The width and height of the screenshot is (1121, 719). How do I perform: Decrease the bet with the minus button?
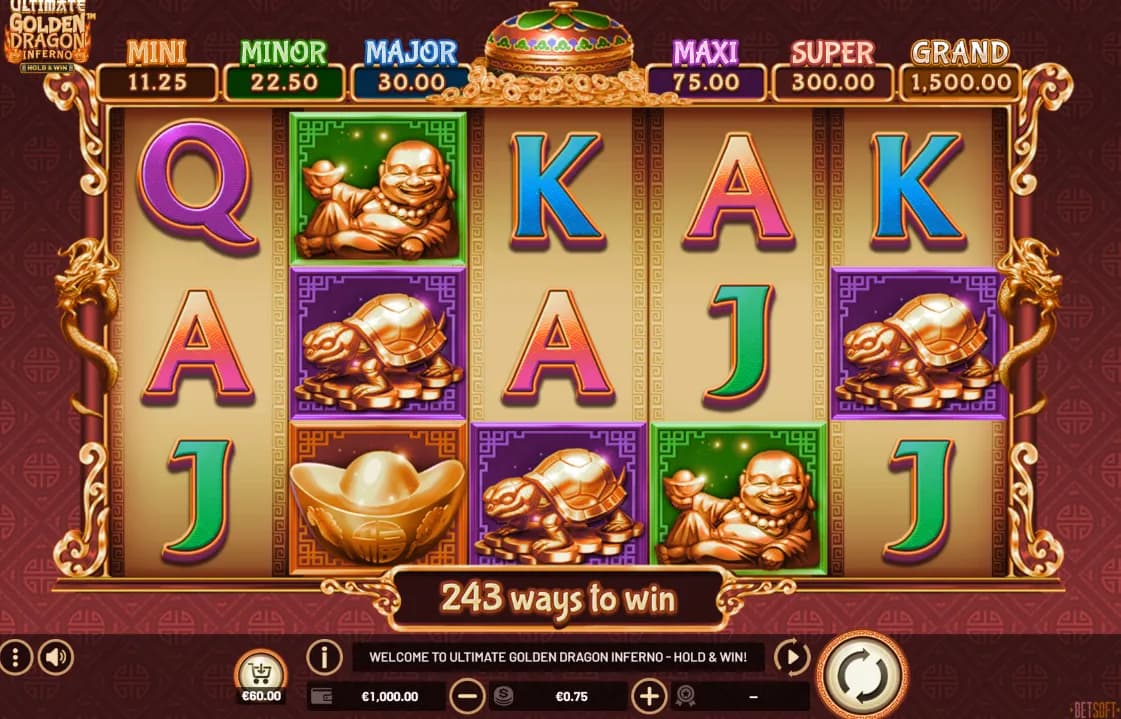tap(467, 696)
